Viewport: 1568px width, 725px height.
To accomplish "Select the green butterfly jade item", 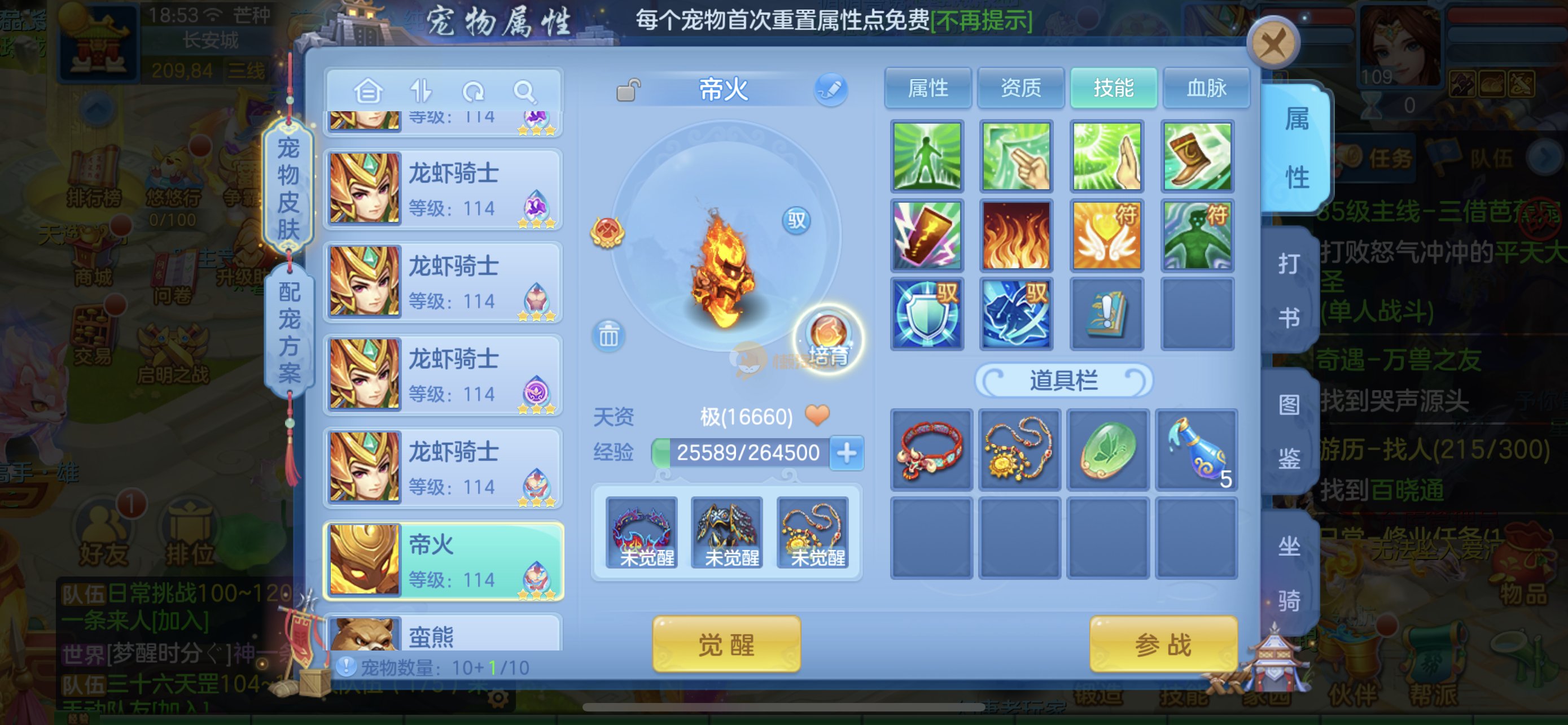I will pos(1108,450).
